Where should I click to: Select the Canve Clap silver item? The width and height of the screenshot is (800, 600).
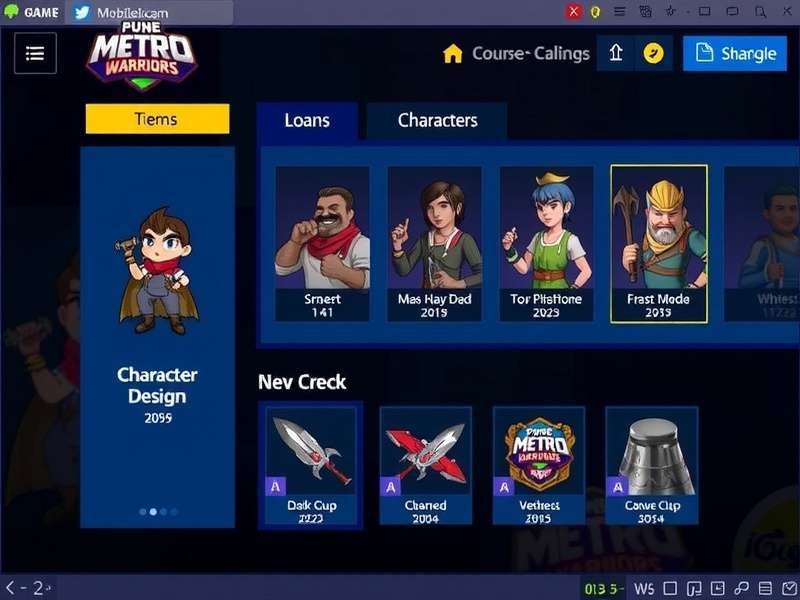tap(652, 465)
